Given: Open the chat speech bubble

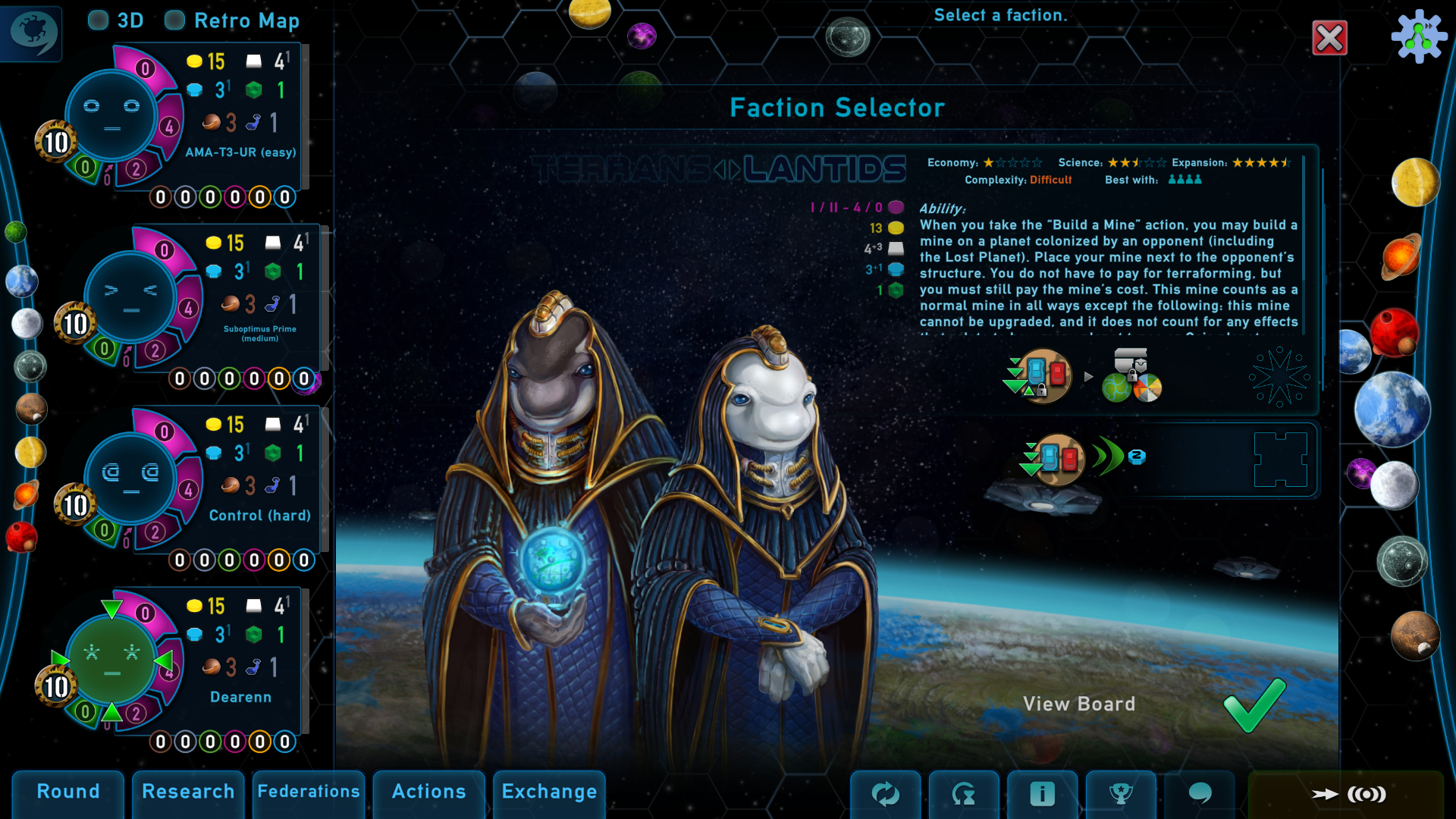Looking at the screenshot, I should [x=1200, y=794].
